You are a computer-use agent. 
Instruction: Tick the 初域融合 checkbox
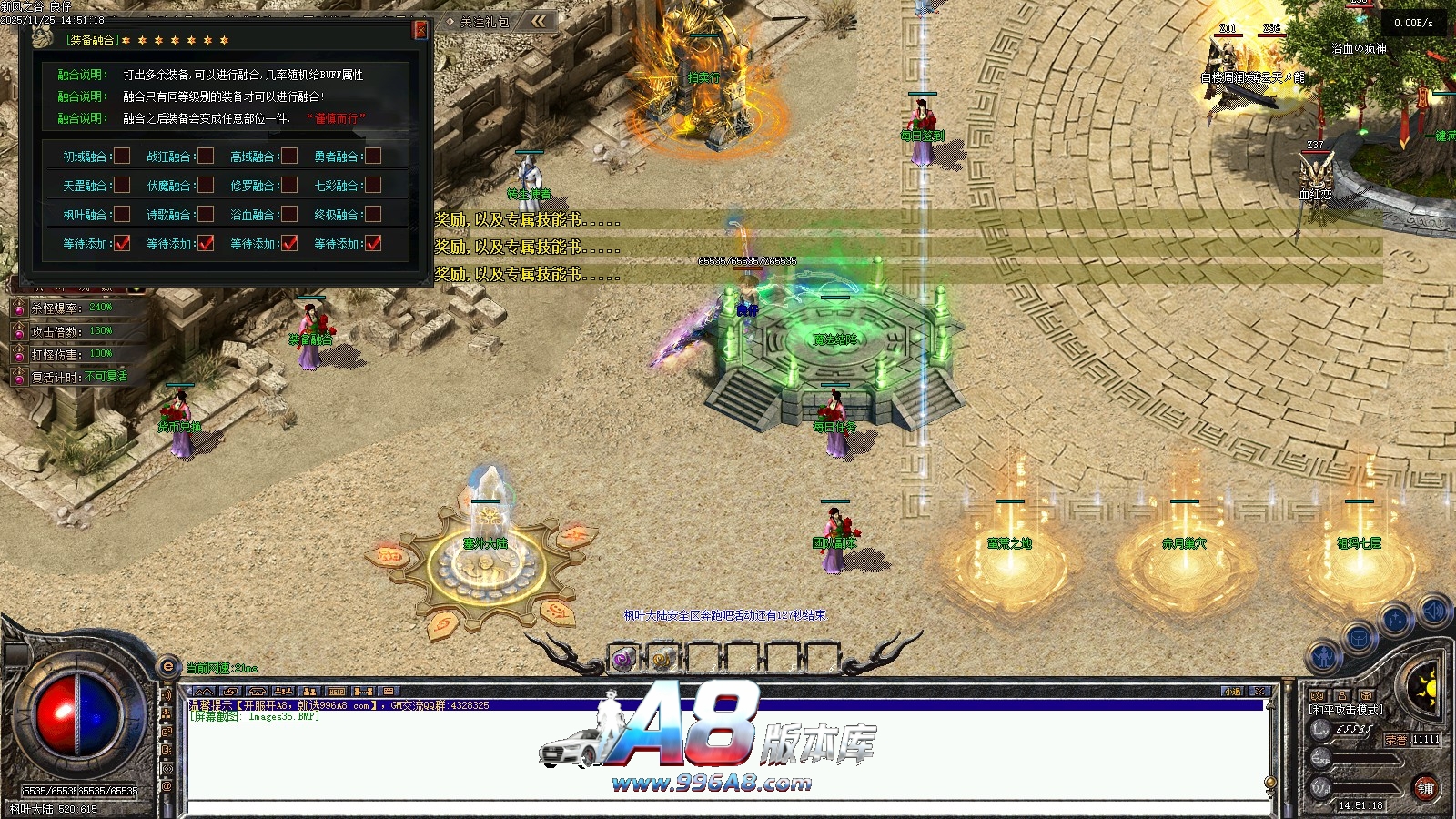(122, 157)
